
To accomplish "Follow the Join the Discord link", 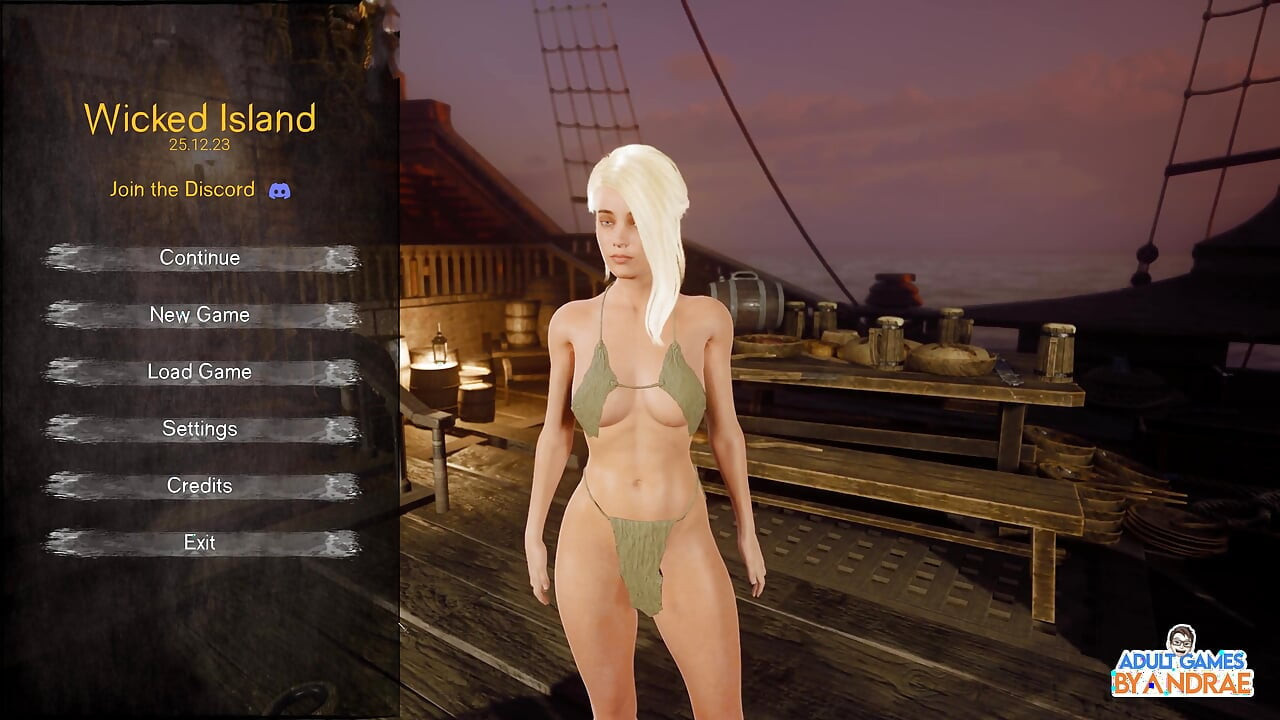I will click(183, 190).
